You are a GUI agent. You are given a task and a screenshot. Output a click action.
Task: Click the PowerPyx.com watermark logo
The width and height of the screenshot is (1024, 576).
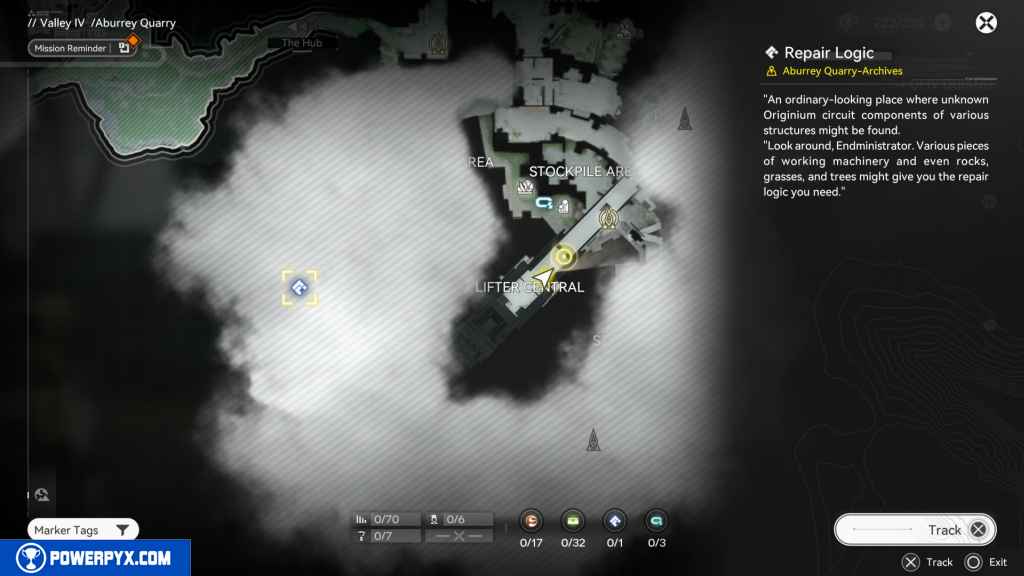click(95, 558)
